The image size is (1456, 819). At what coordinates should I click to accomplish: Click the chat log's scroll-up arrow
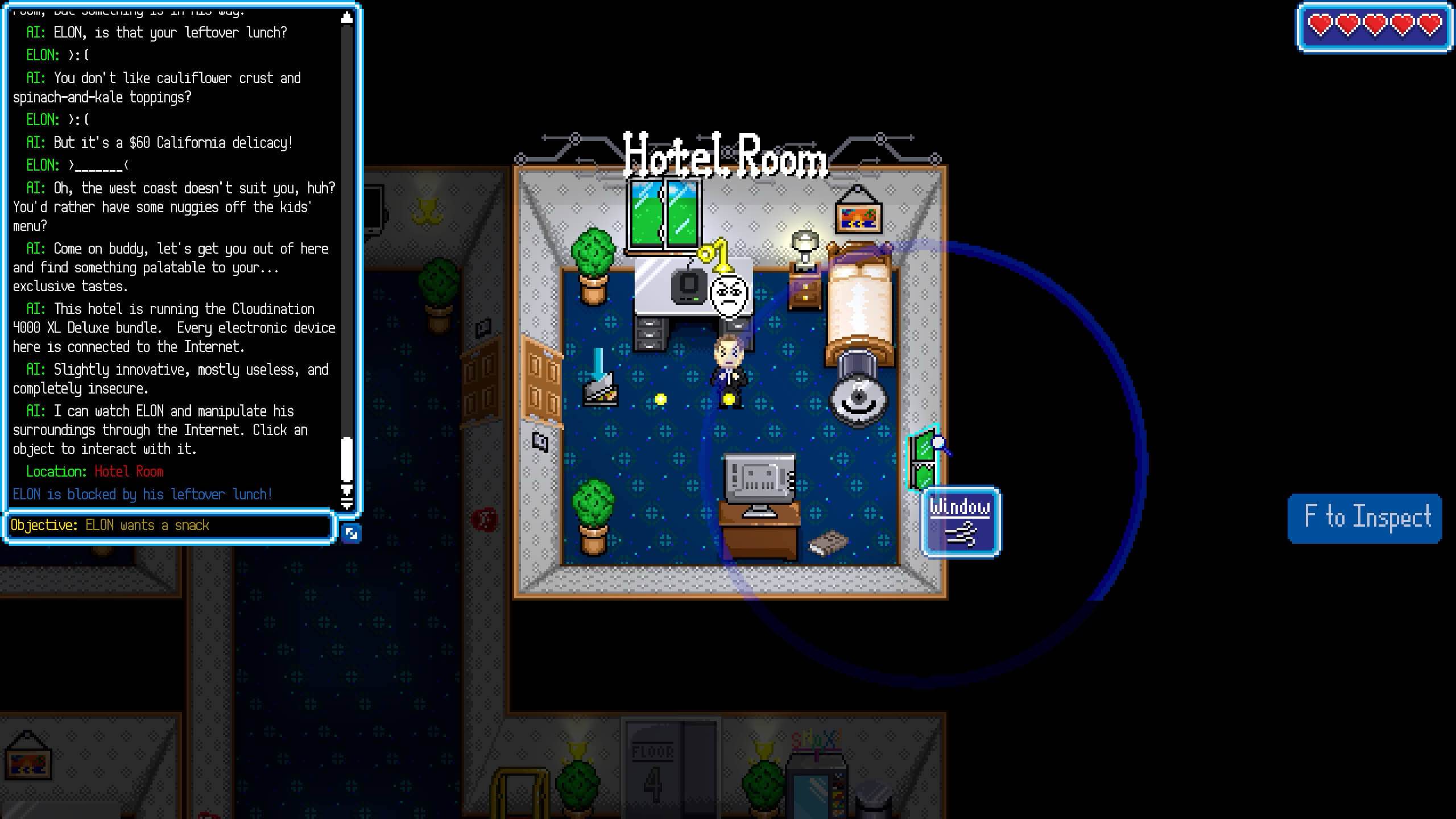tap(346, 18)
